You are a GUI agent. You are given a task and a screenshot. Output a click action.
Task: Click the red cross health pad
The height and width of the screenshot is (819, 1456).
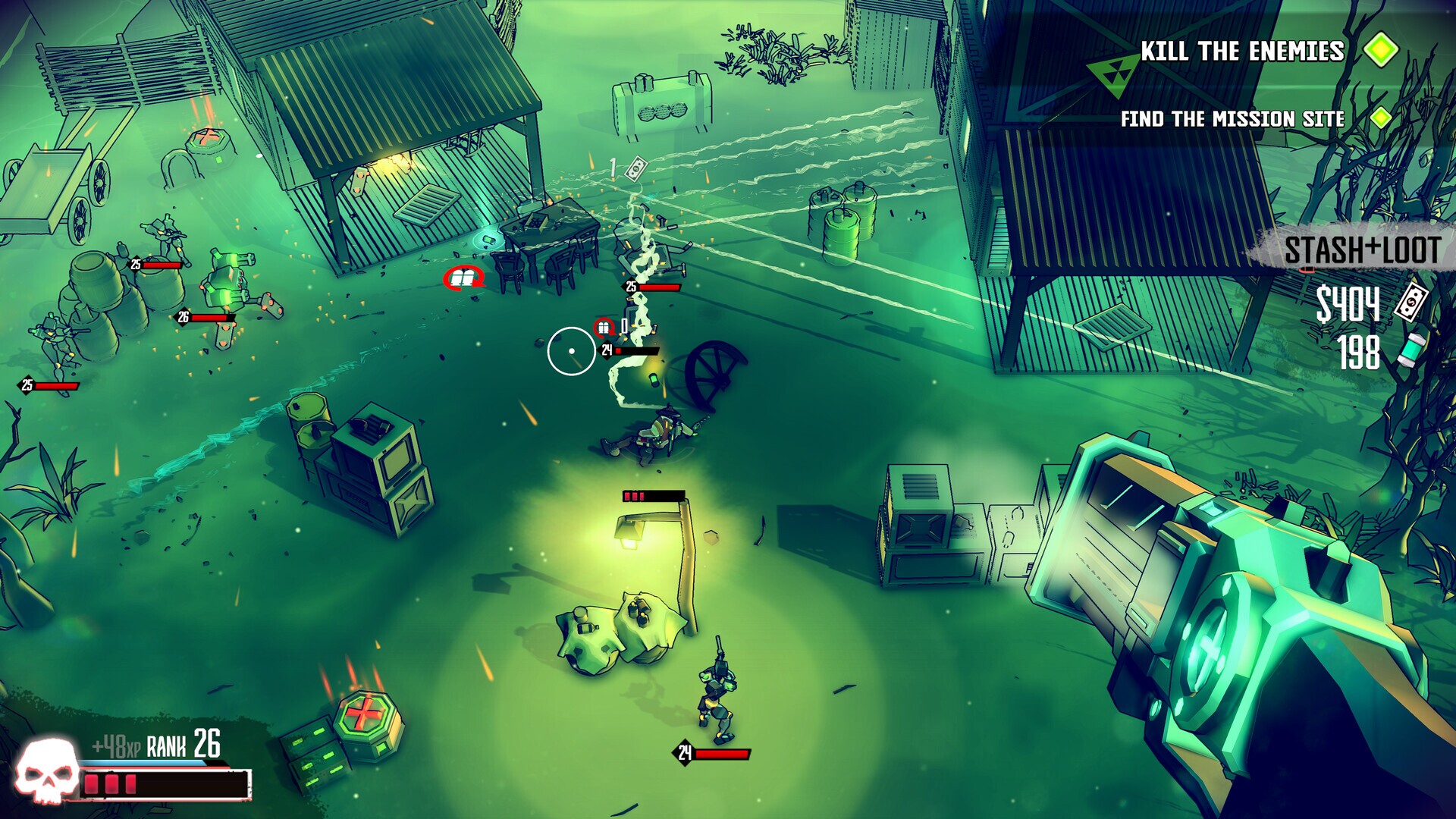(x=362, y=713)
